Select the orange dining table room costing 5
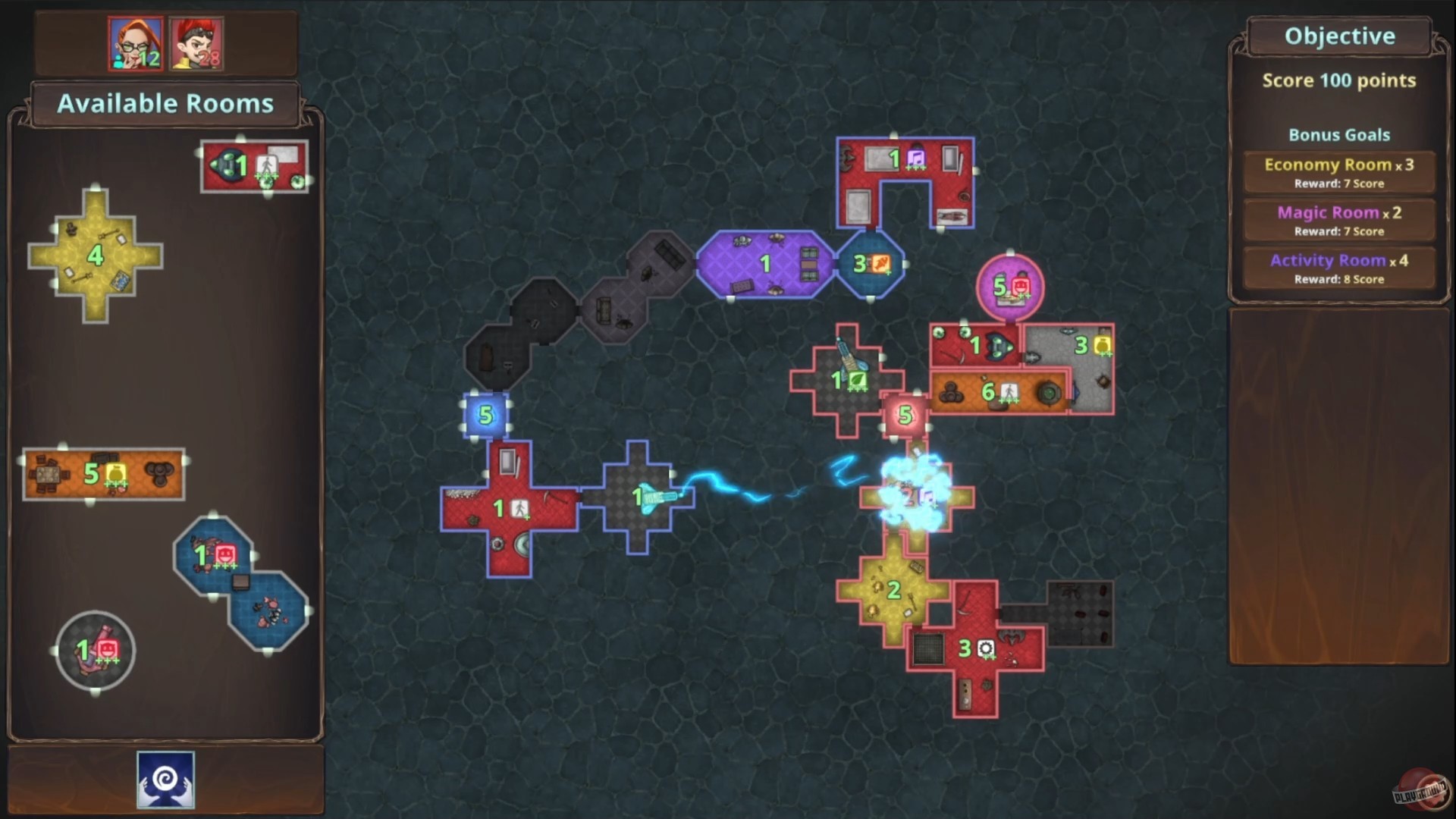The height and width of the screenshot is (819, 1456). tap(104, 473)
